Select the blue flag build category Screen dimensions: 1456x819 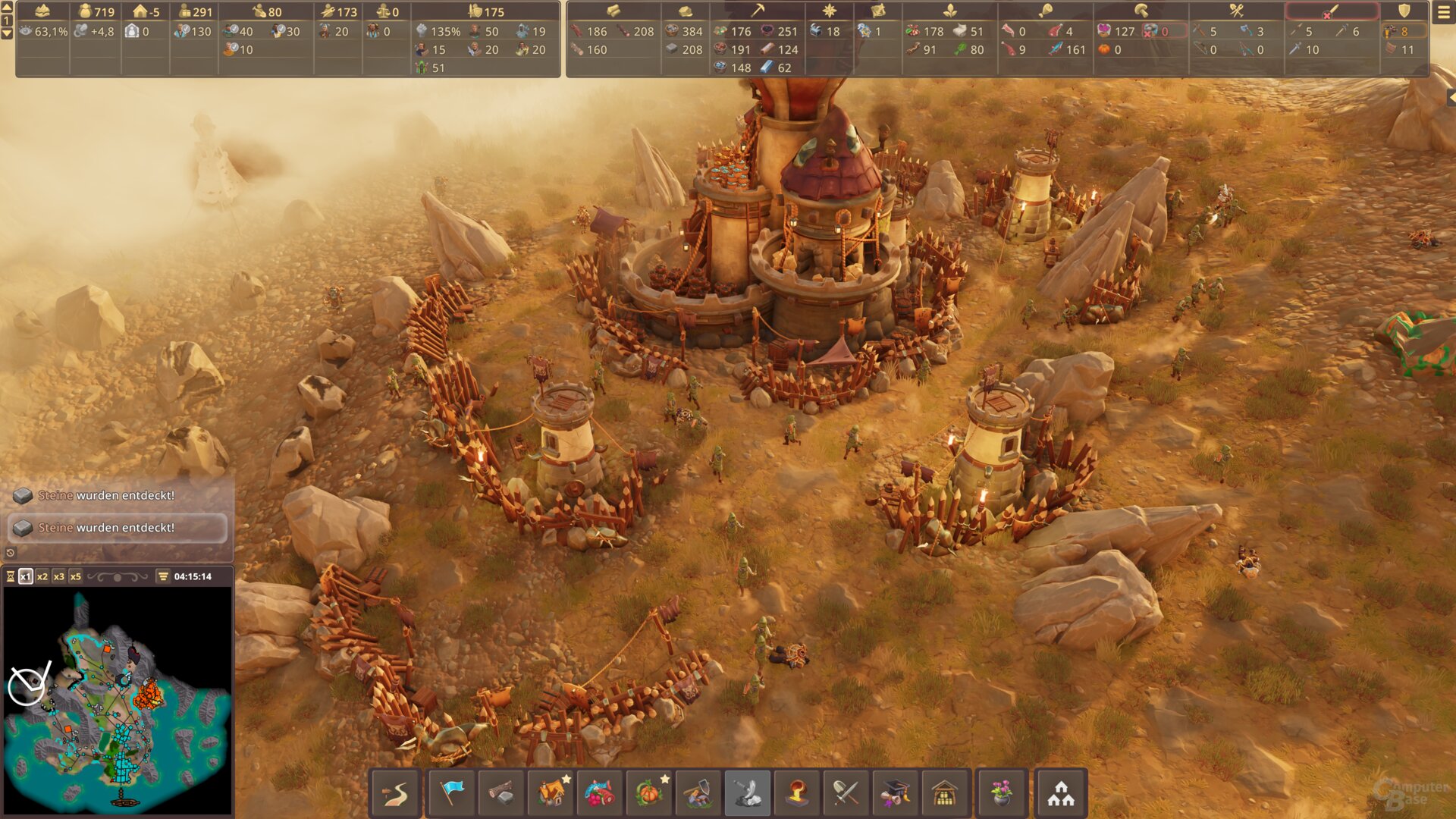click(x=451, y=793)
